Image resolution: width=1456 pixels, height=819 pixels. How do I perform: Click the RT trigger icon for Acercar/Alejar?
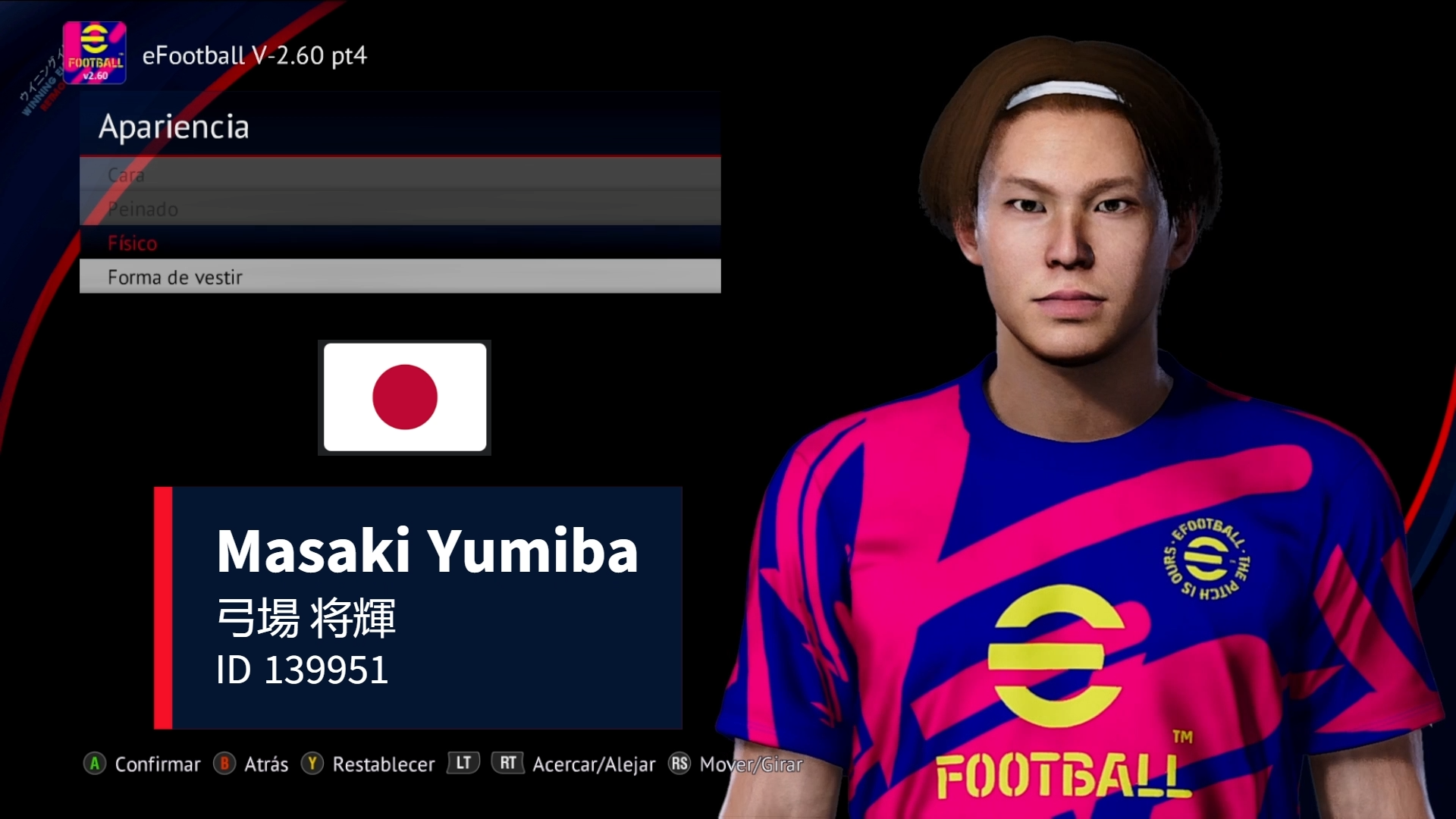pos(508,764)
